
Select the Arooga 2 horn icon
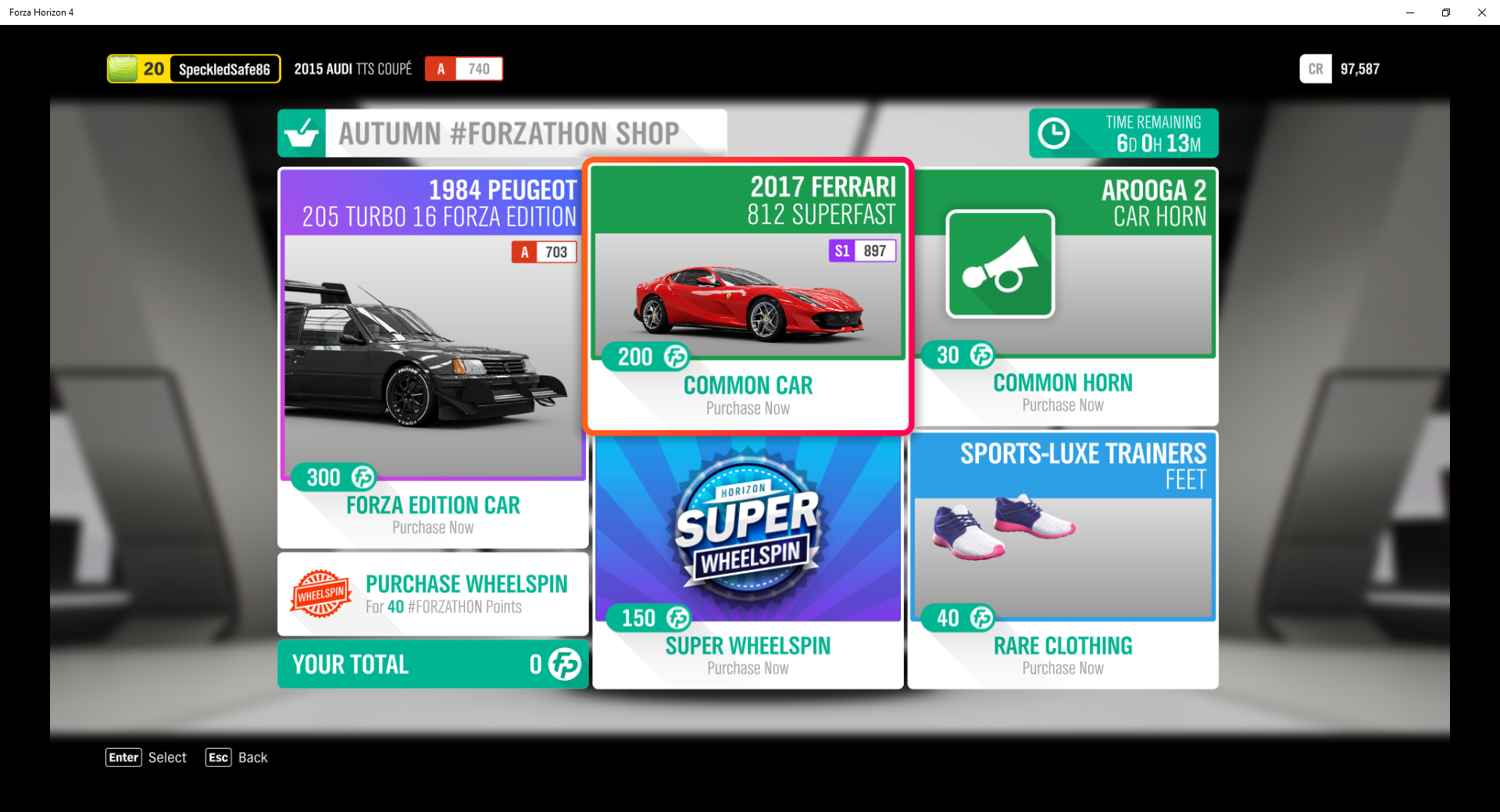pos(1002,264)
